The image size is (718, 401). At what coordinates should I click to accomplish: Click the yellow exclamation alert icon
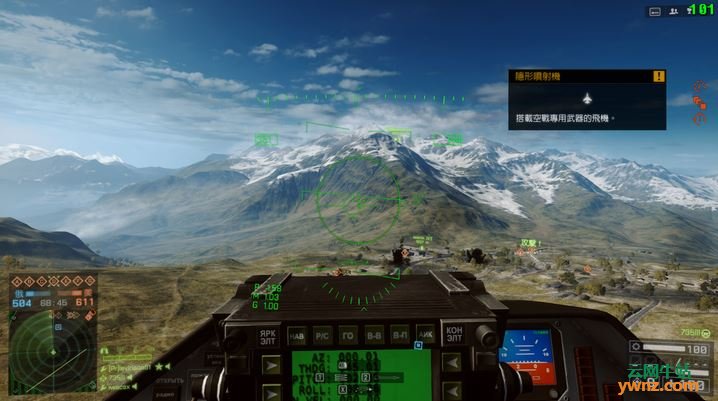click(x=658, y=76)
